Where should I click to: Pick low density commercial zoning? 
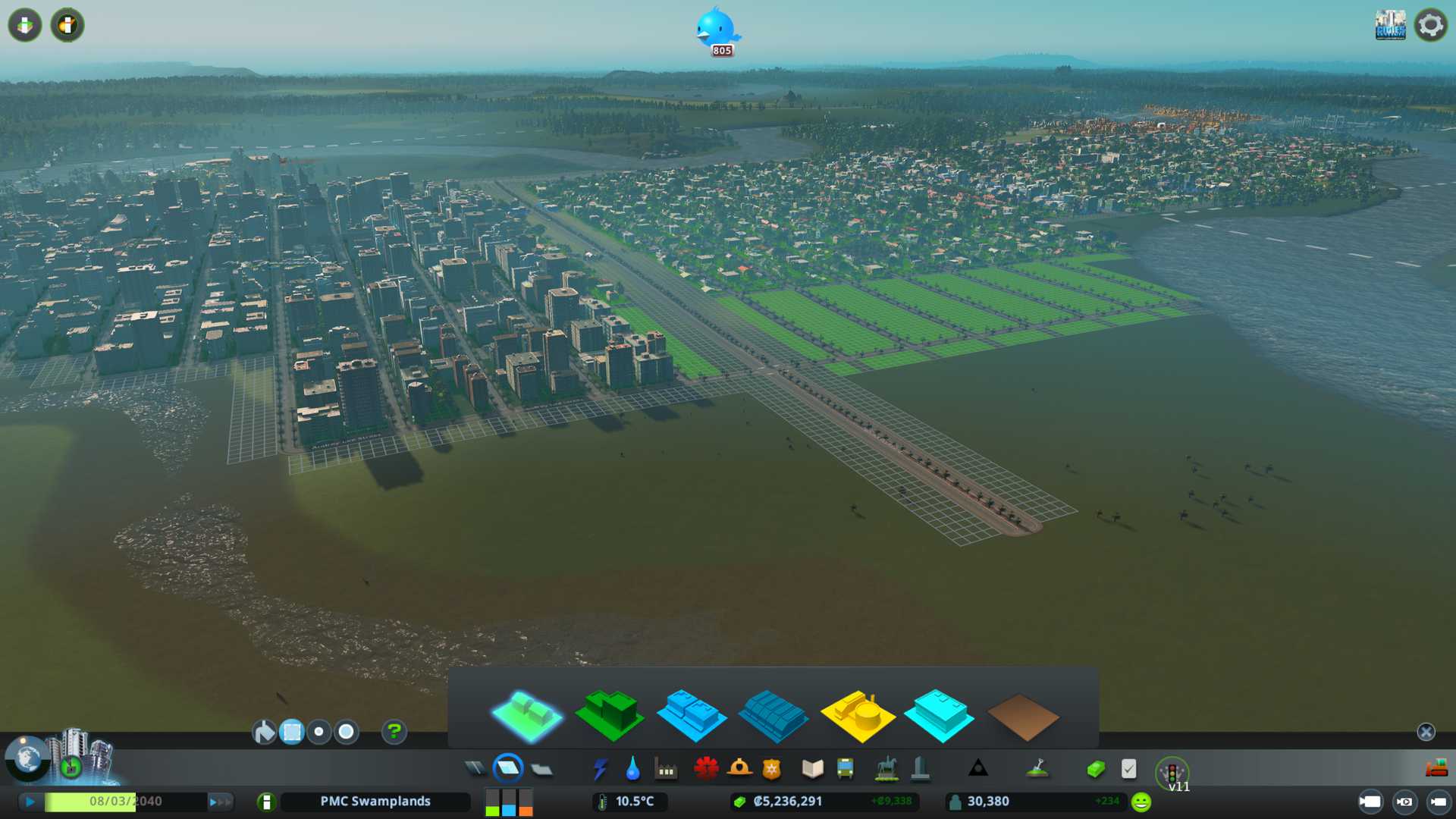click(692, 714)
